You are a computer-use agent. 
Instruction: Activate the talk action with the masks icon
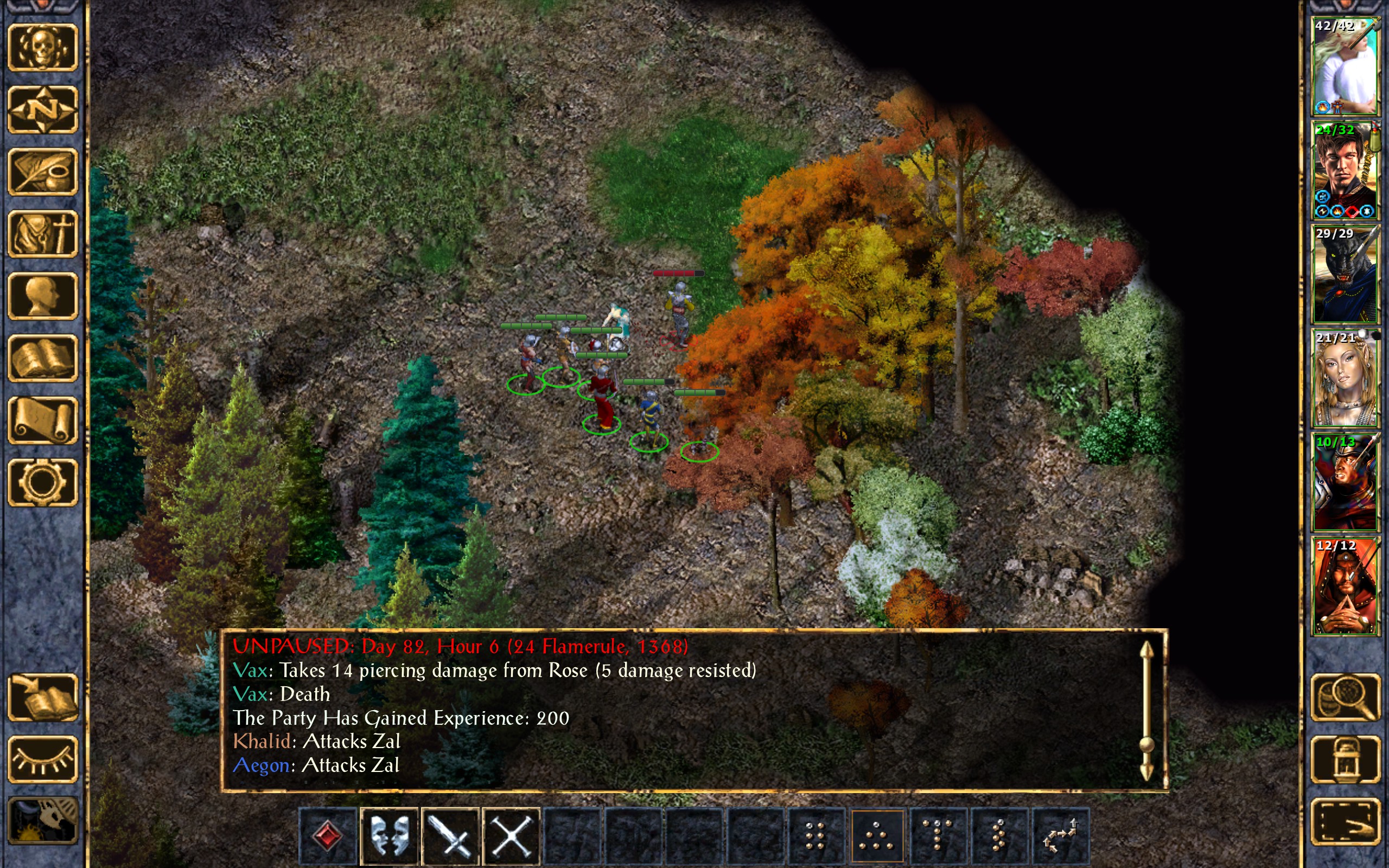[x=389, y=836]
